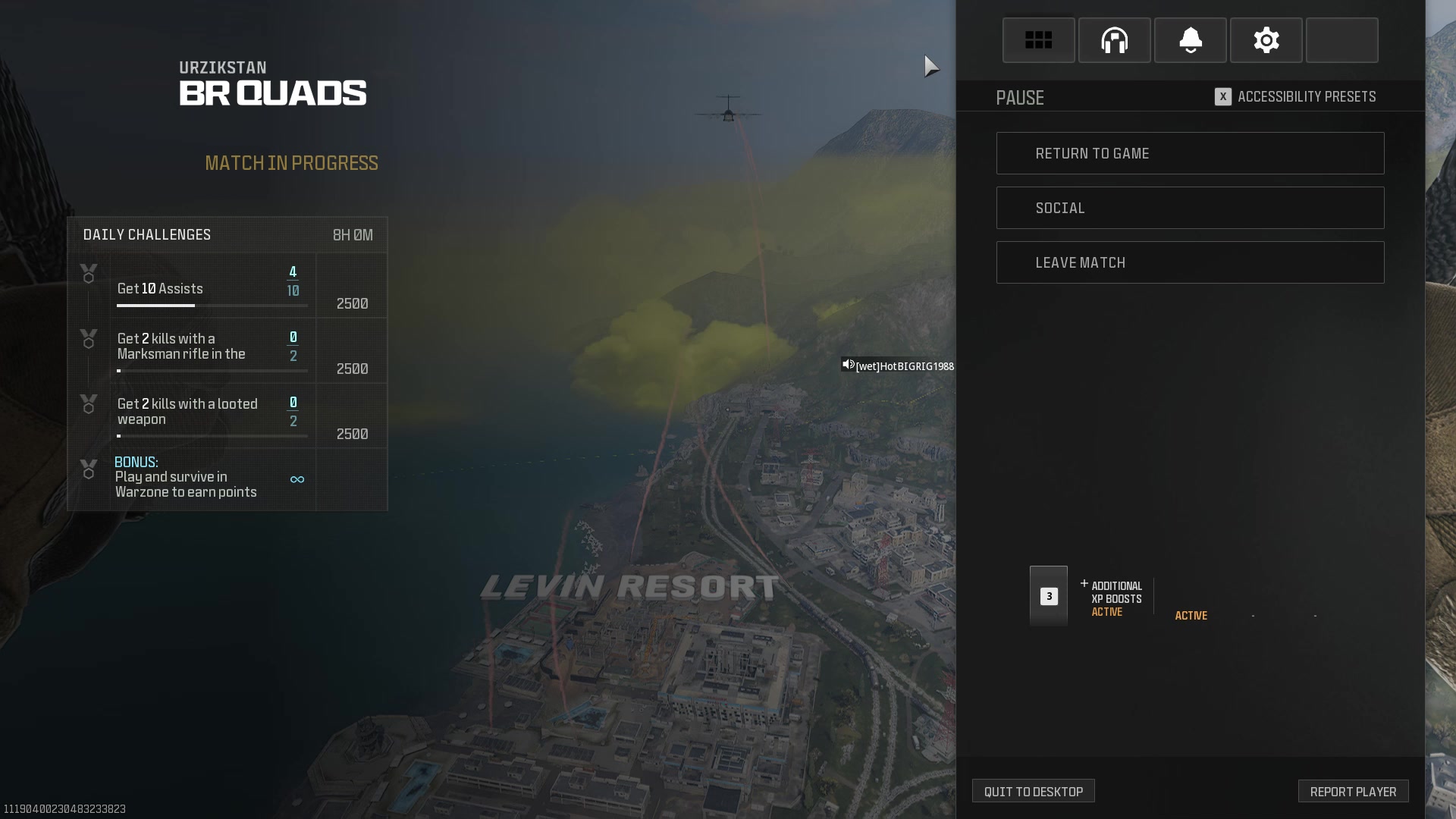Open Accessibility Presets

coord(1295,97)
